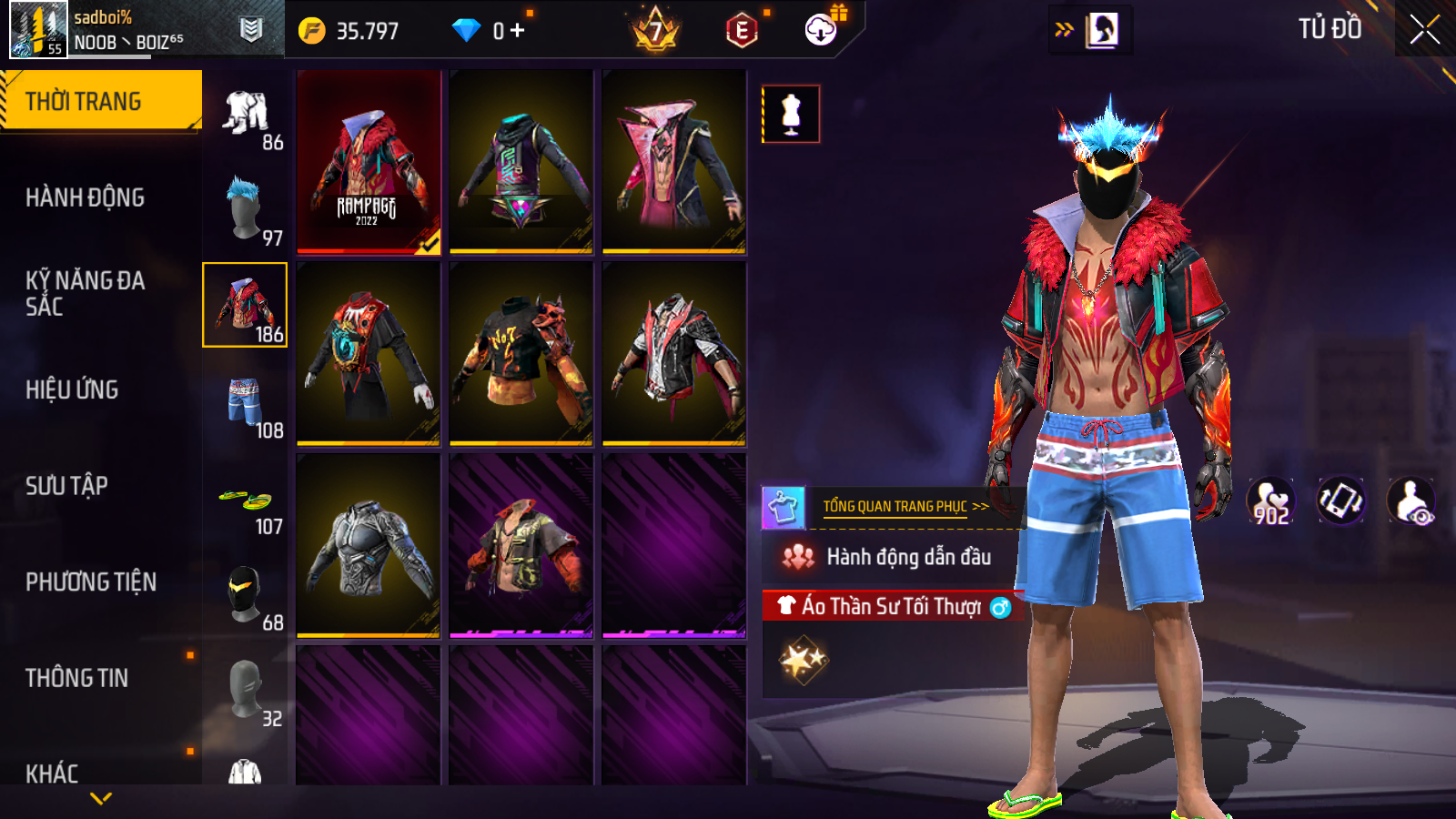
Task: Open TỔNG QUAN TRANG PHỤC overview
Action: click(905, 507)
